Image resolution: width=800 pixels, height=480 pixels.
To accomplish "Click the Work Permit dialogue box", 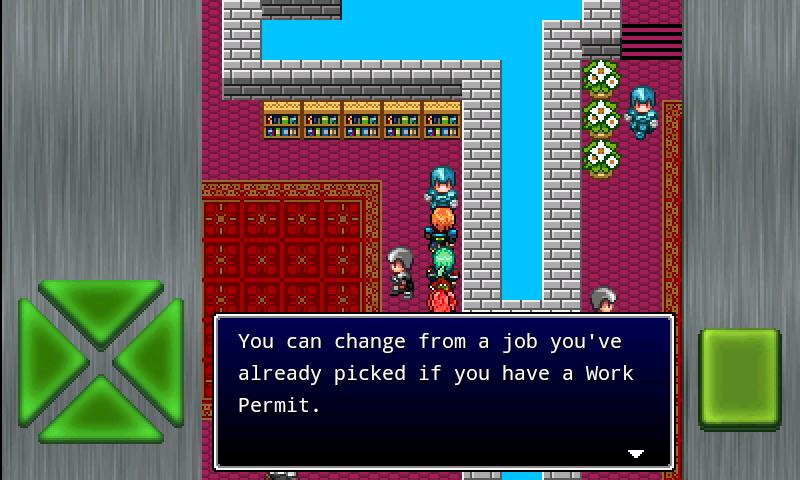I will tap(444, 391).
